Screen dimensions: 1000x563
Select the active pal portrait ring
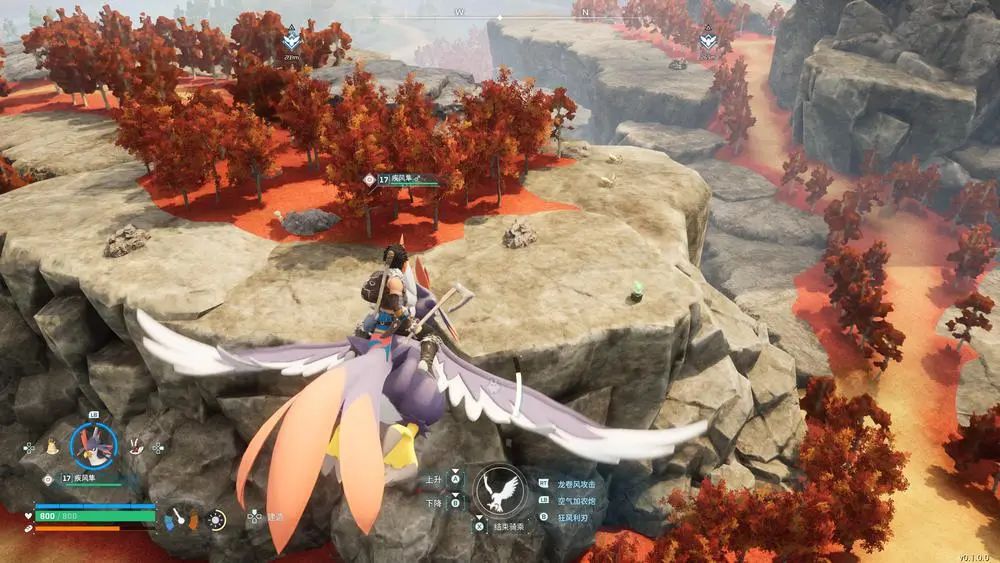tap(93, 446)
